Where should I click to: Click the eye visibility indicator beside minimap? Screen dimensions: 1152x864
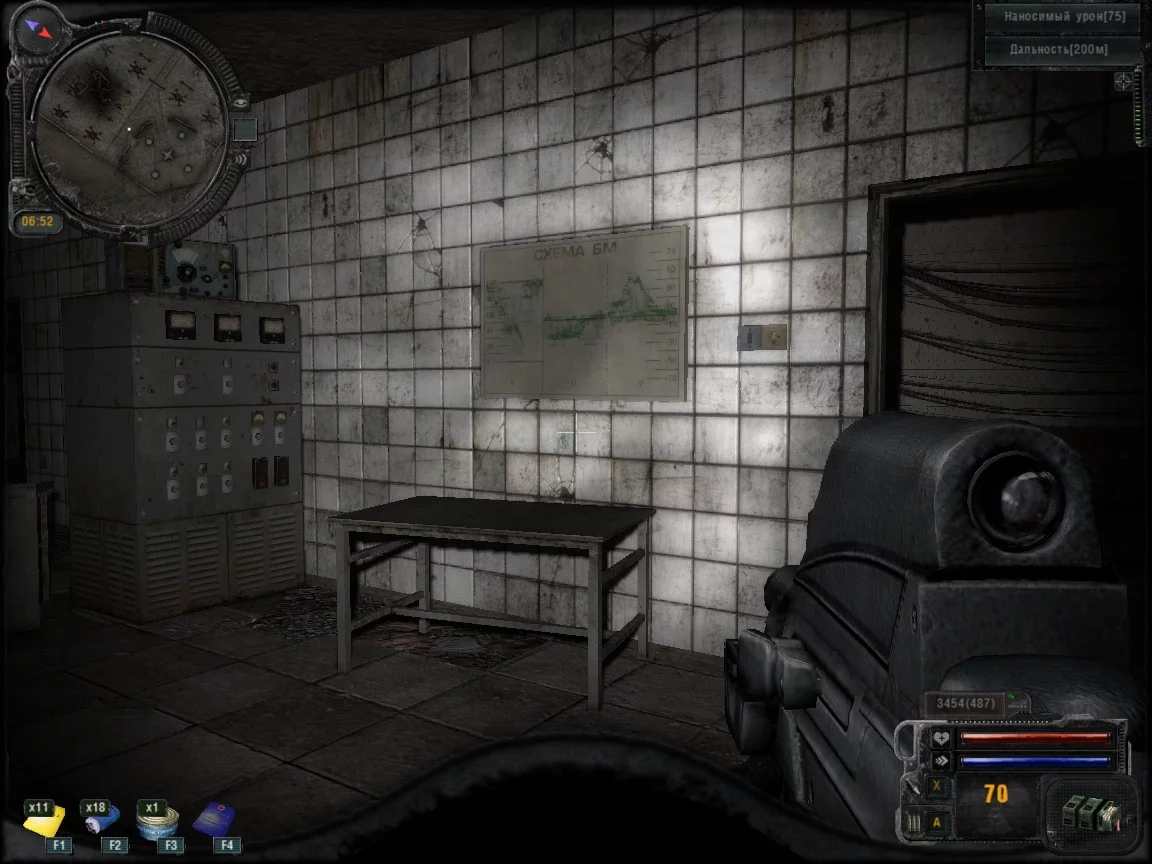coord(240,102)
